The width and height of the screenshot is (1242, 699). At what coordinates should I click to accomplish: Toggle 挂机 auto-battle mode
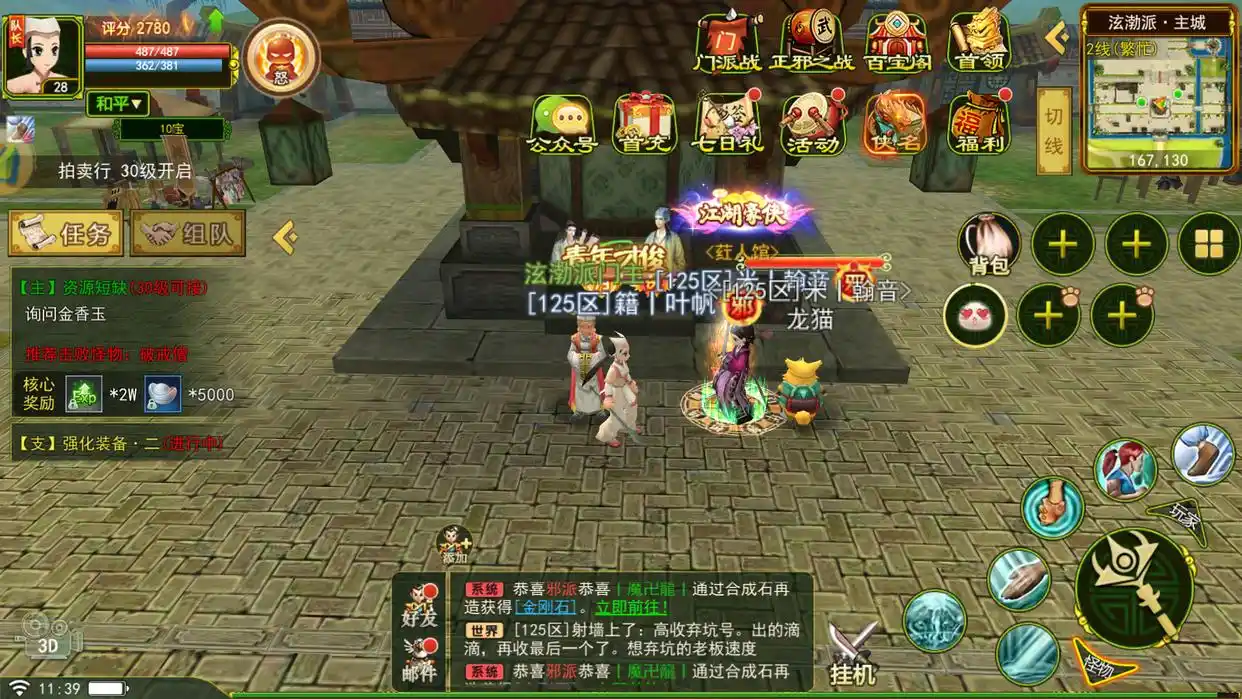[853, 655]
